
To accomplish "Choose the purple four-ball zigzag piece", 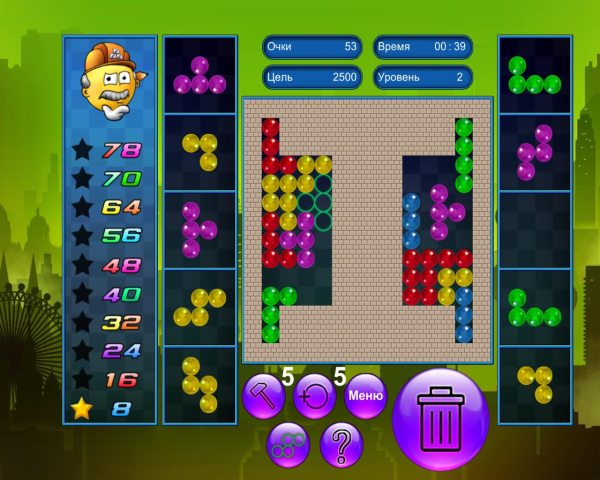I will tap(534, 152).
